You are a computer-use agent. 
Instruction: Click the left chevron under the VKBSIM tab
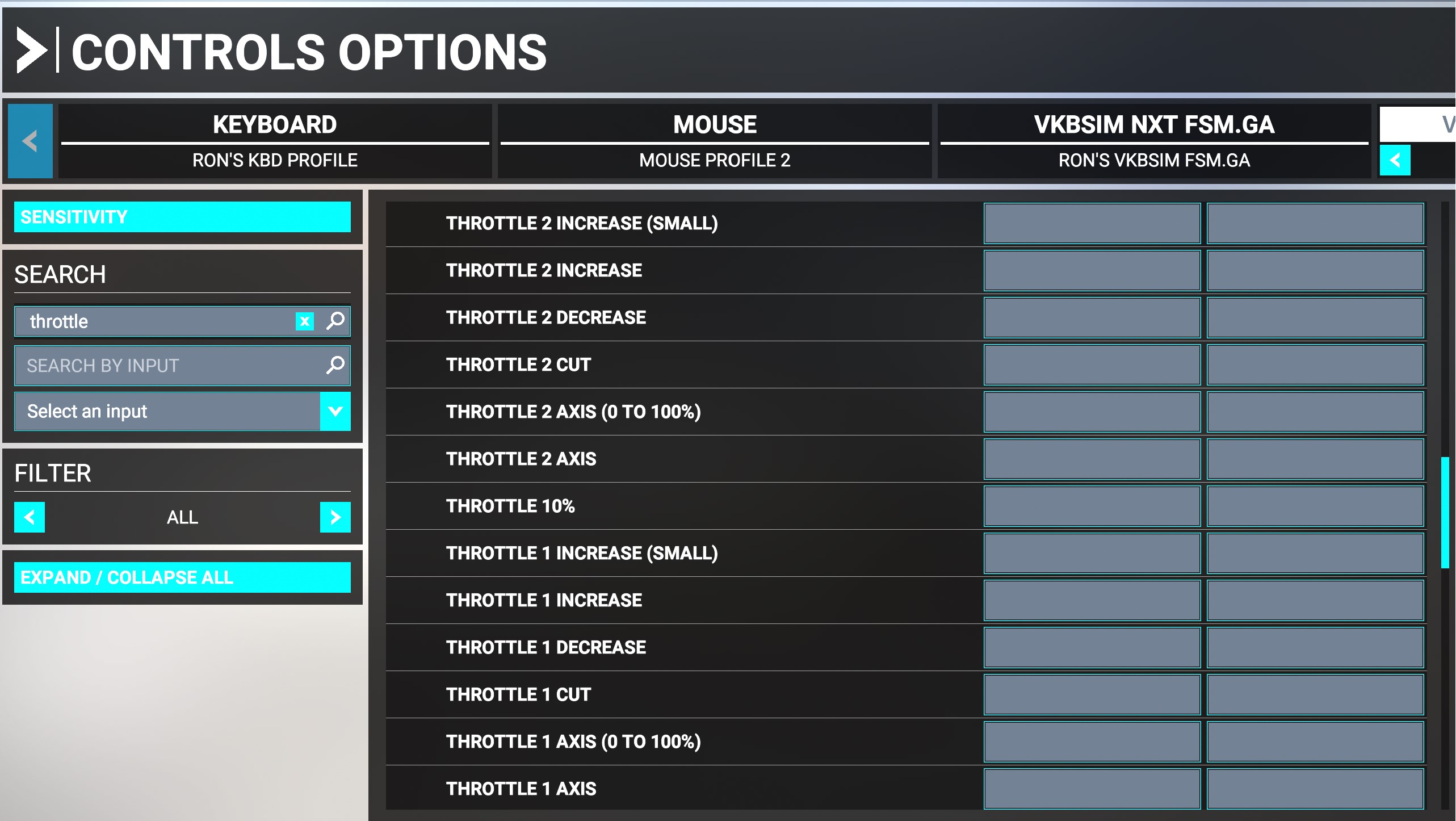click(1395, 161)
